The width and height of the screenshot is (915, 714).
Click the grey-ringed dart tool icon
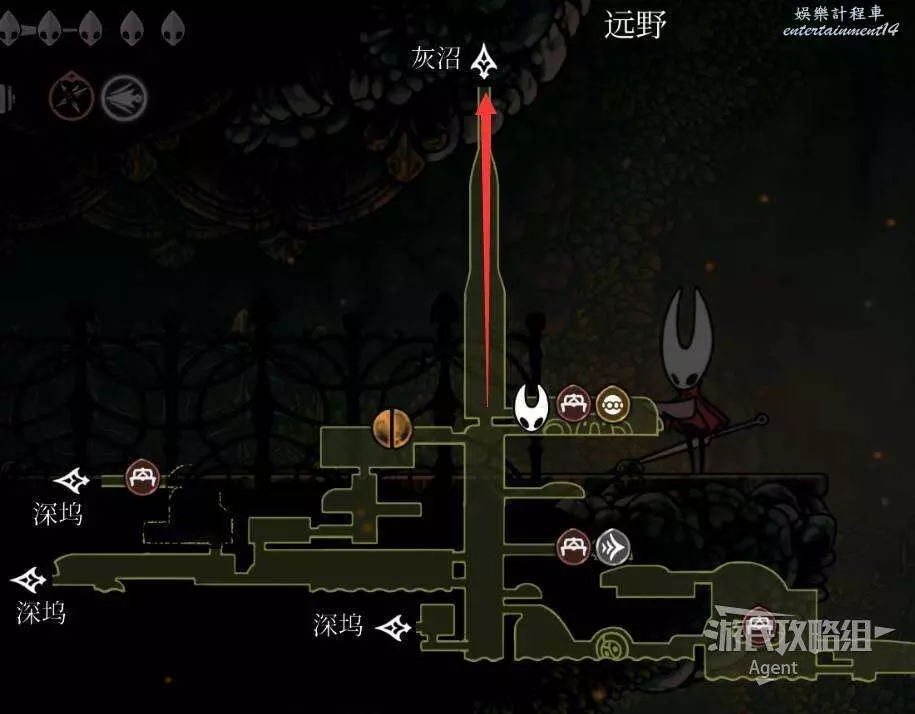(125, 98)
